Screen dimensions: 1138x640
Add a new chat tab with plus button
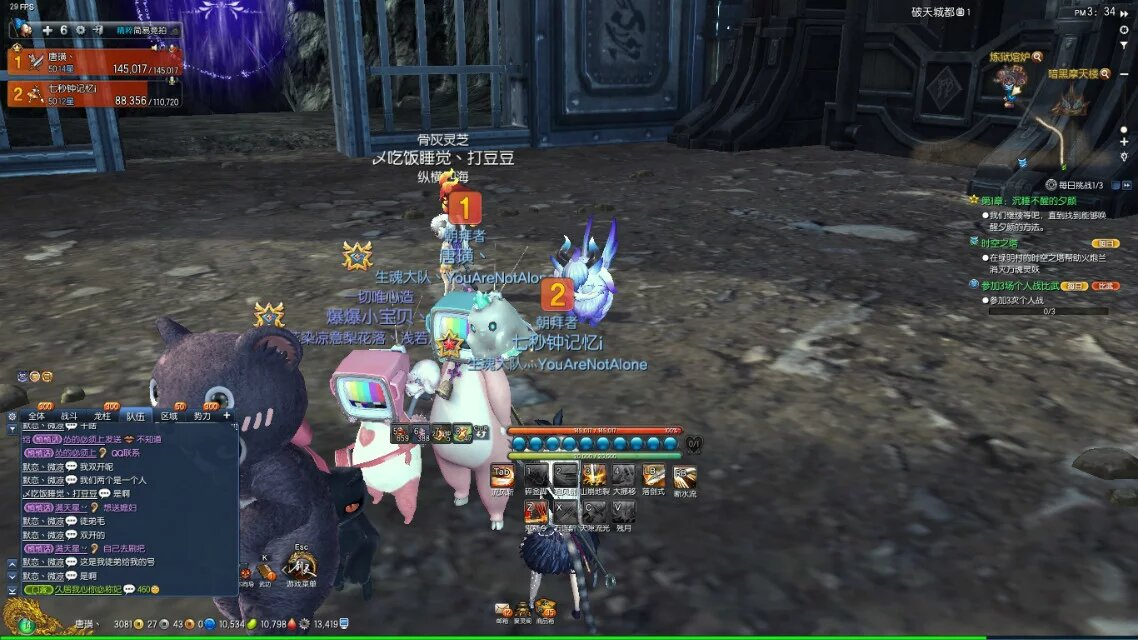tap(227, 415)
